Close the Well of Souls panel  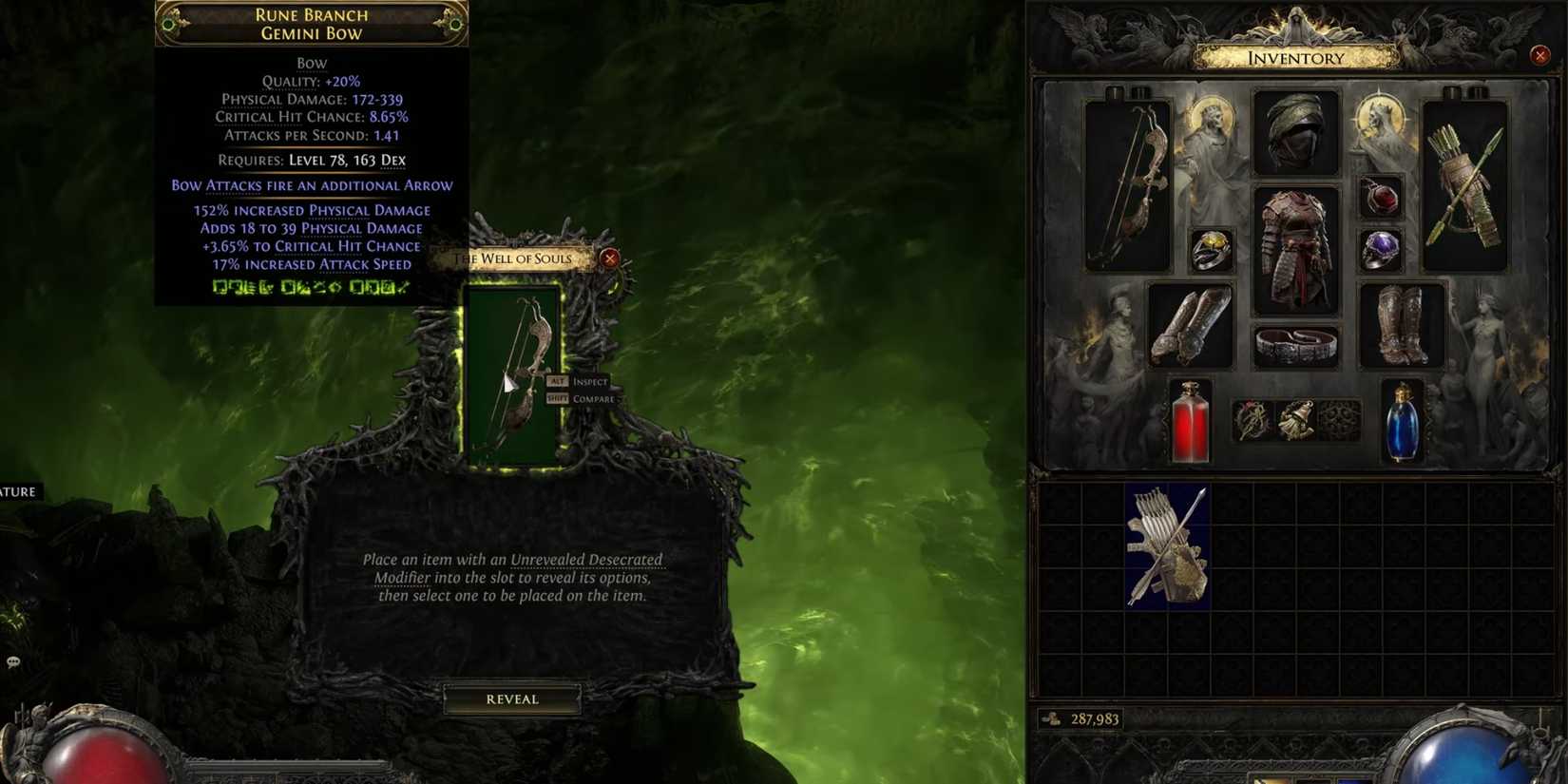point(609,257)
